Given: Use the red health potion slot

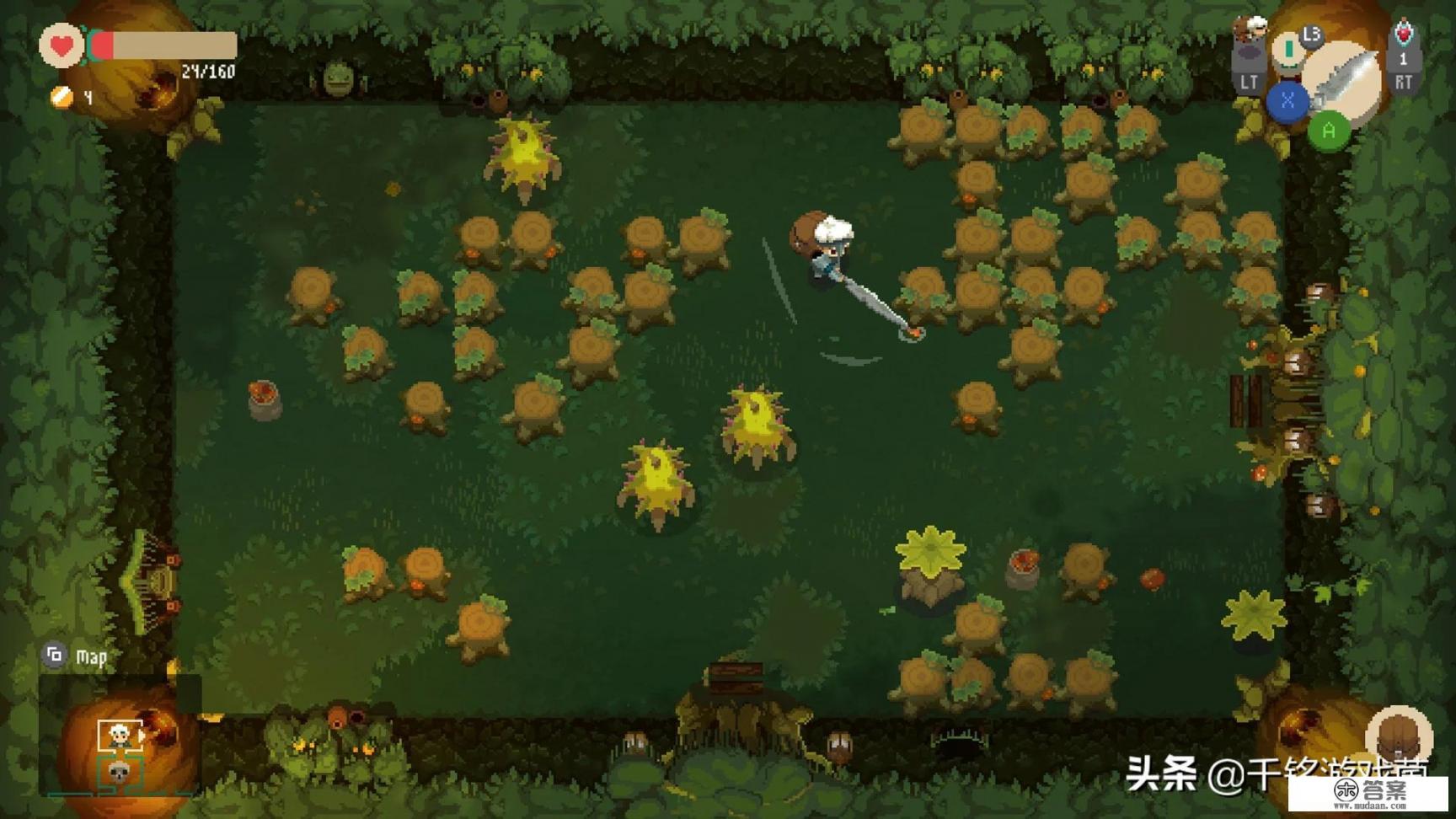Looking at the screenshot, I should [1403, 35].
